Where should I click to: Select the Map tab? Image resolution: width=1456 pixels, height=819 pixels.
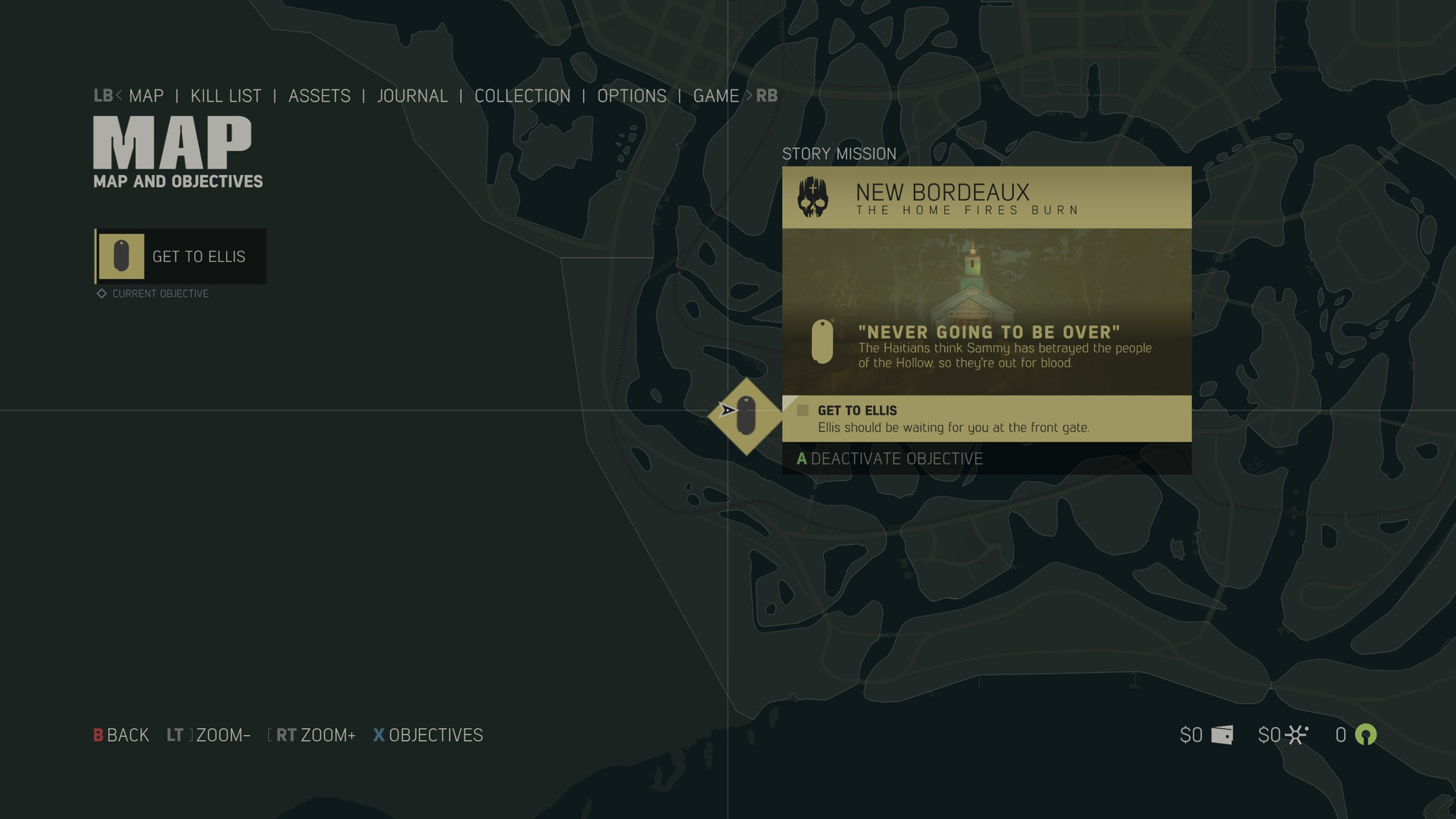click(x=146, y=96)
